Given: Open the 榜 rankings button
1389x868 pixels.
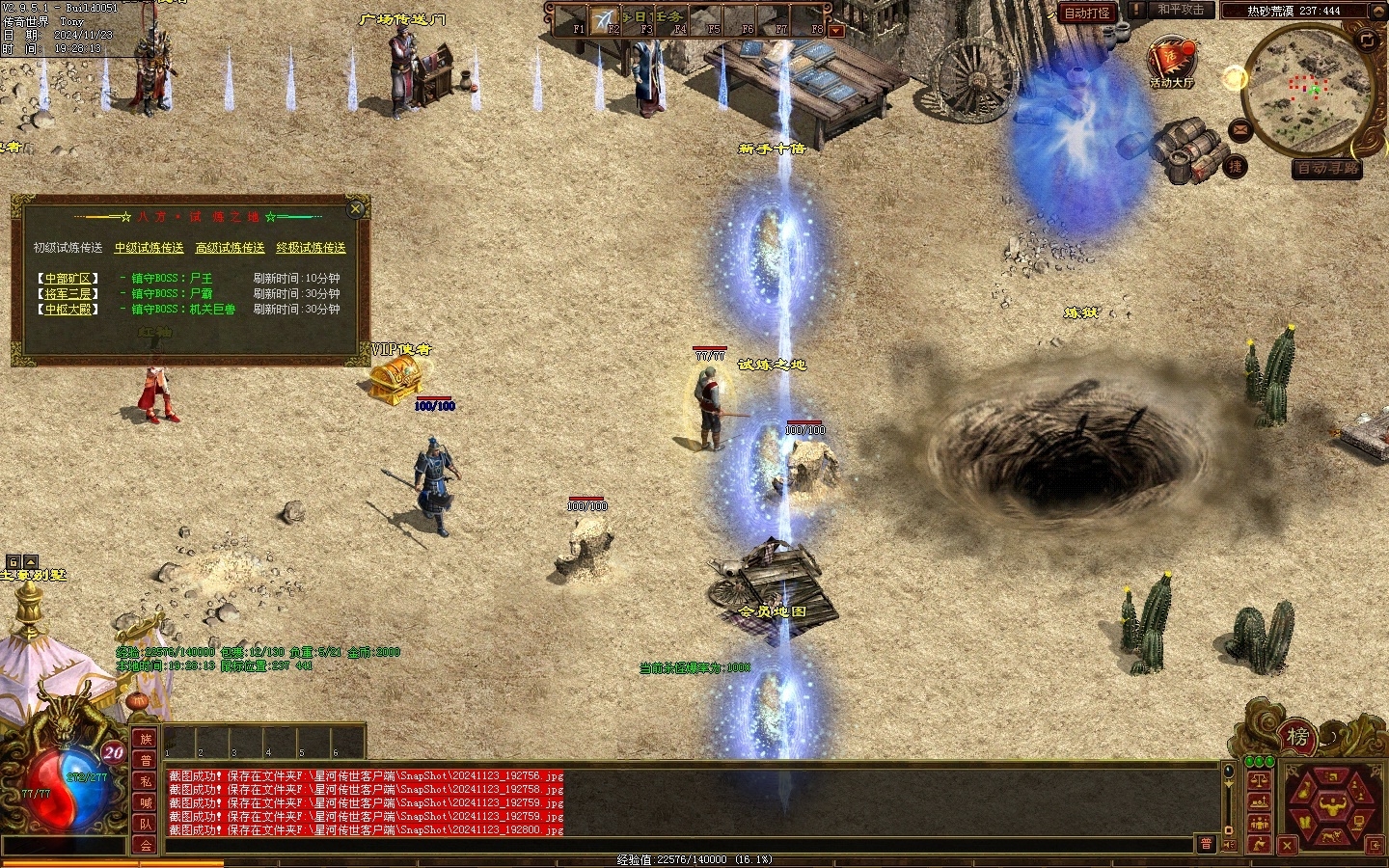Looking at the screenshot, I should click(x=1297, y=738).
